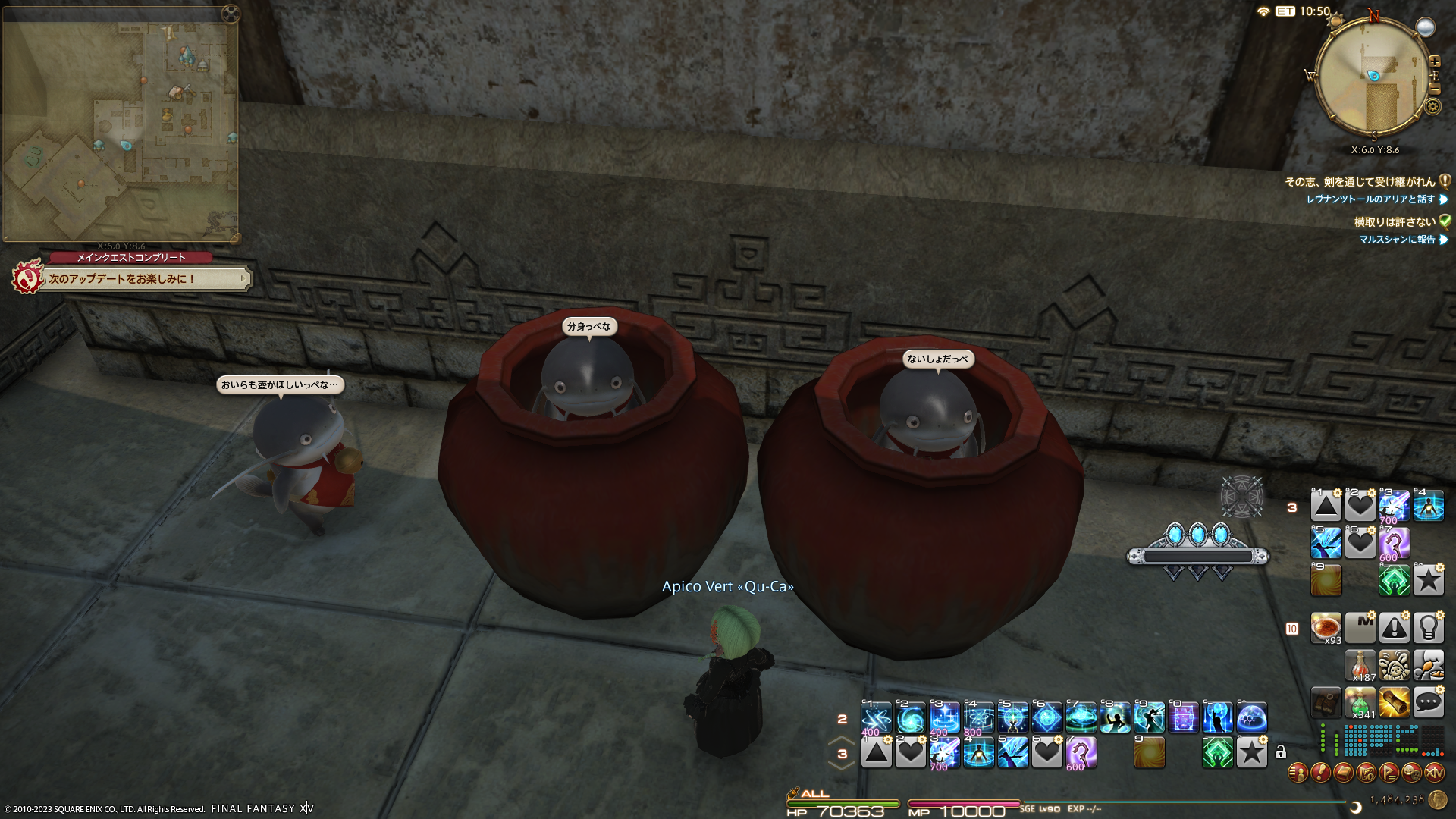
Task: Use the red potion item with 187 count
Action: click(1360, 665)
